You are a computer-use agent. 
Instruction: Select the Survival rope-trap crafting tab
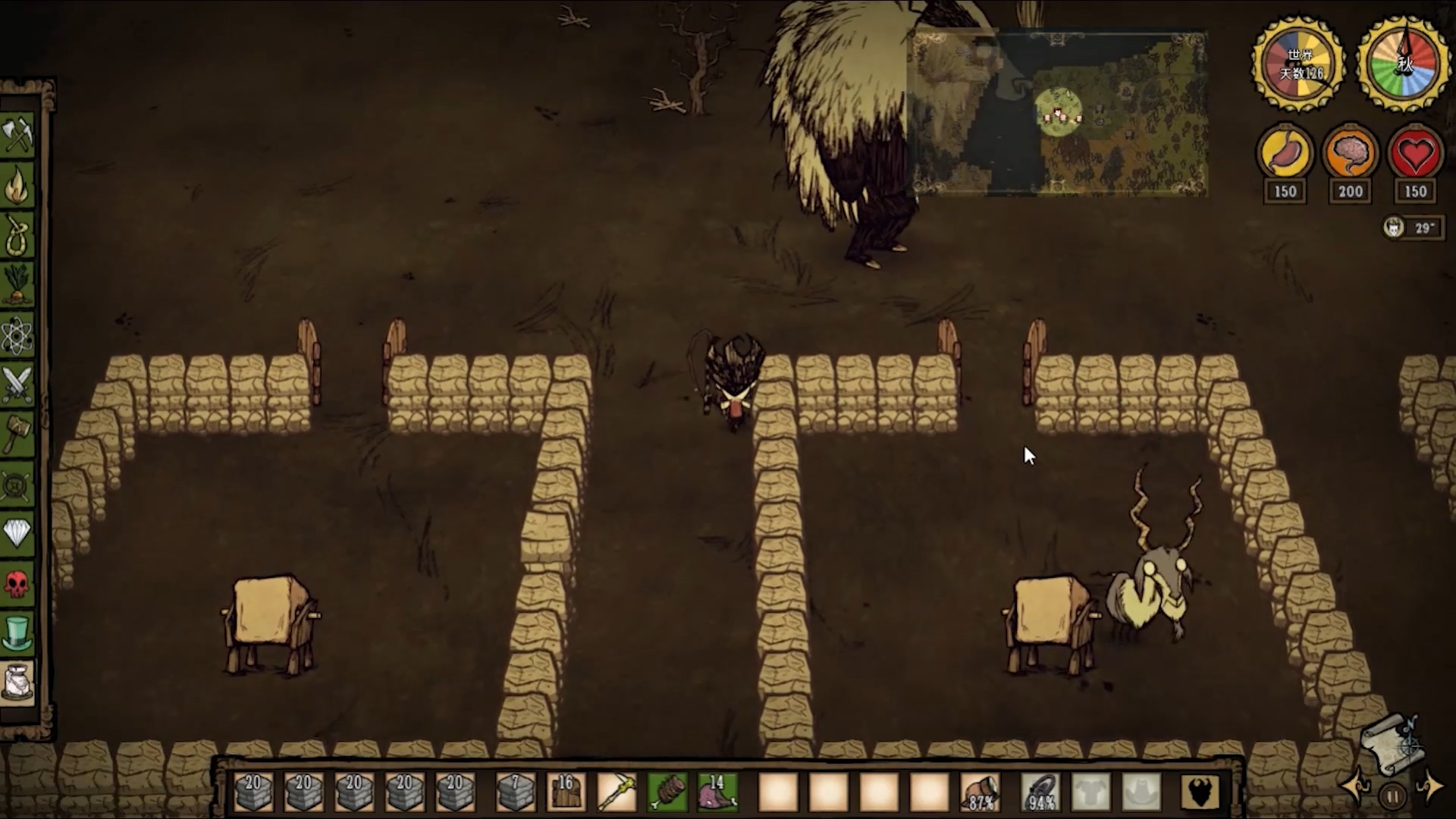point(17,235)
